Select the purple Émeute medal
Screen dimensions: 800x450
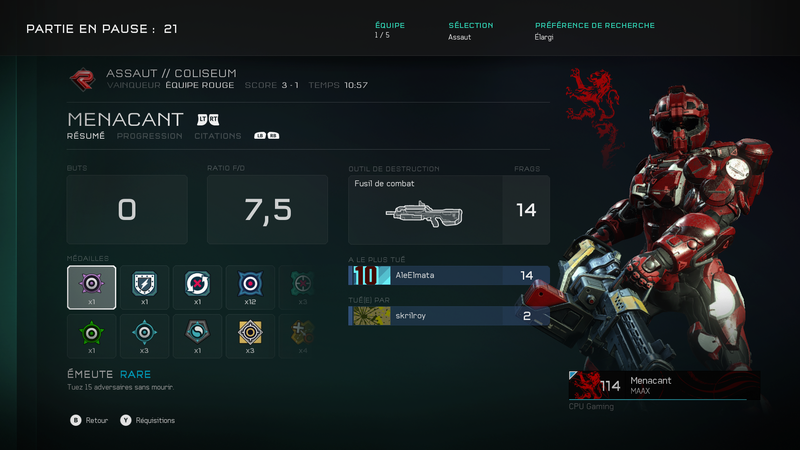click(91, 287)
